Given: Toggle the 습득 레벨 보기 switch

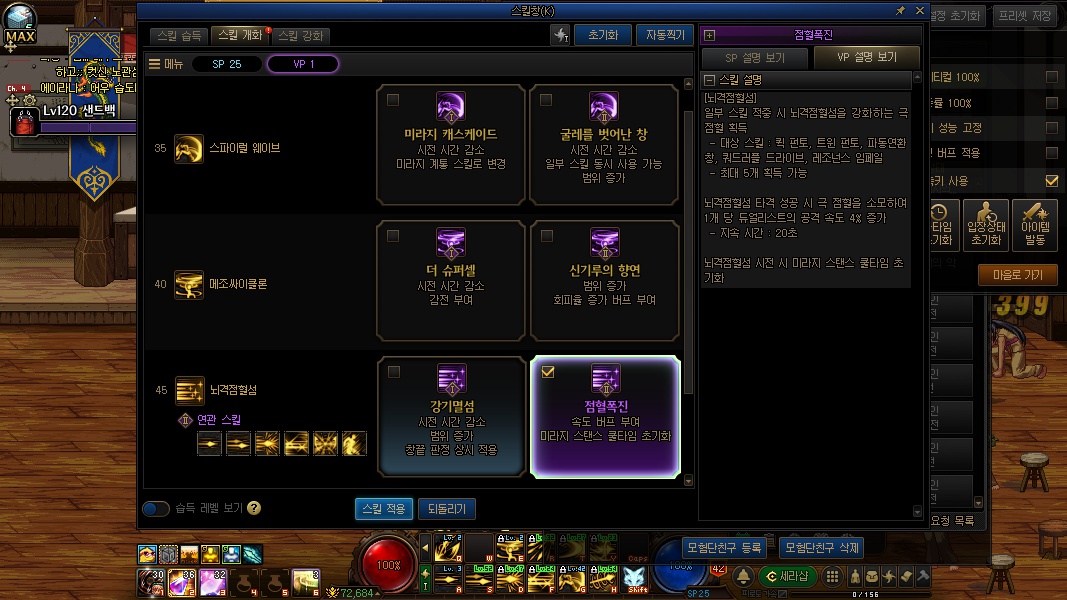Looking at the screenshot, I should tap(156, 509).
